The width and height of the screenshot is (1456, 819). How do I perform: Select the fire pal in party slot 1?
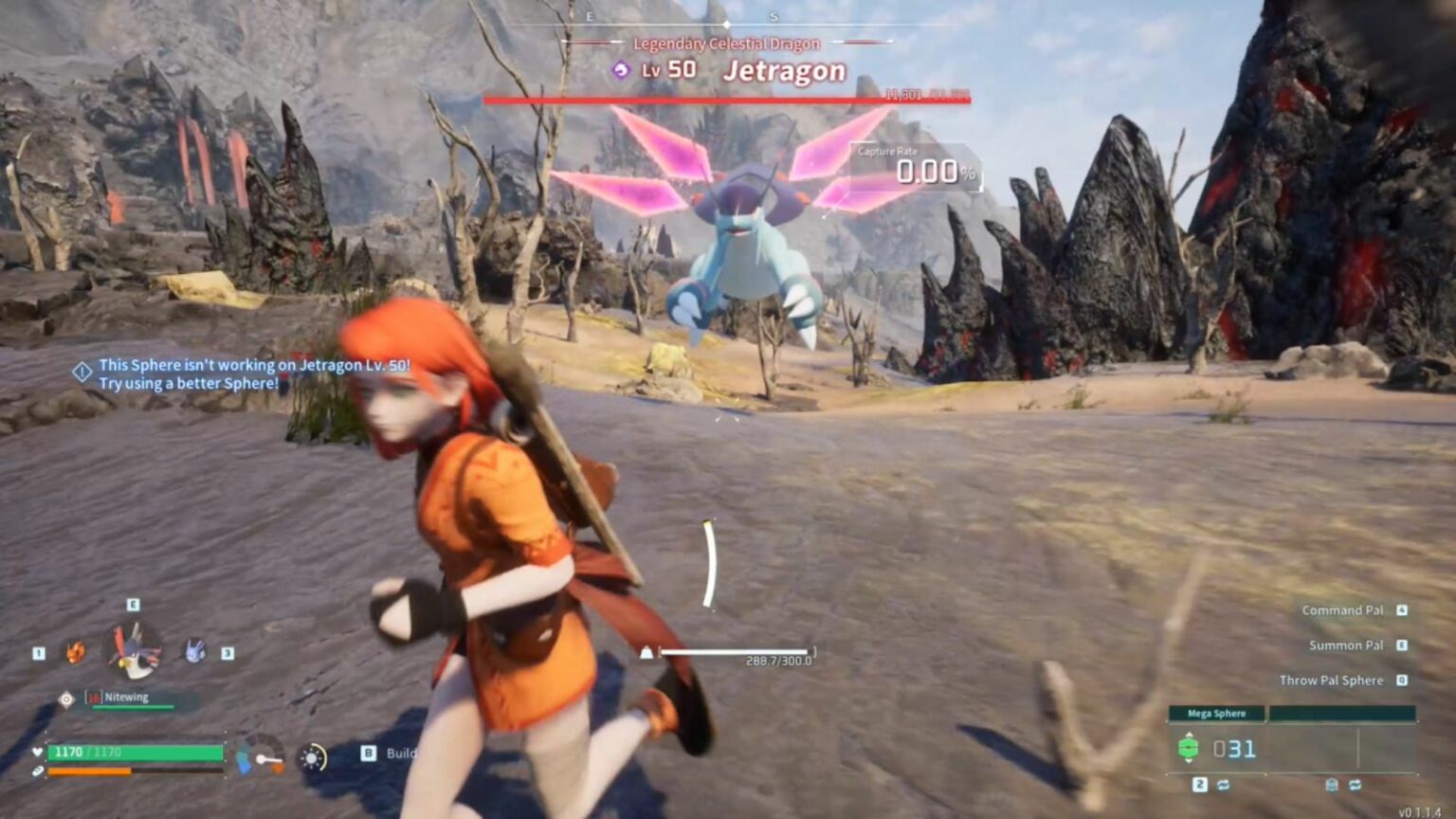pyautogui.click(x=76, y=652)
